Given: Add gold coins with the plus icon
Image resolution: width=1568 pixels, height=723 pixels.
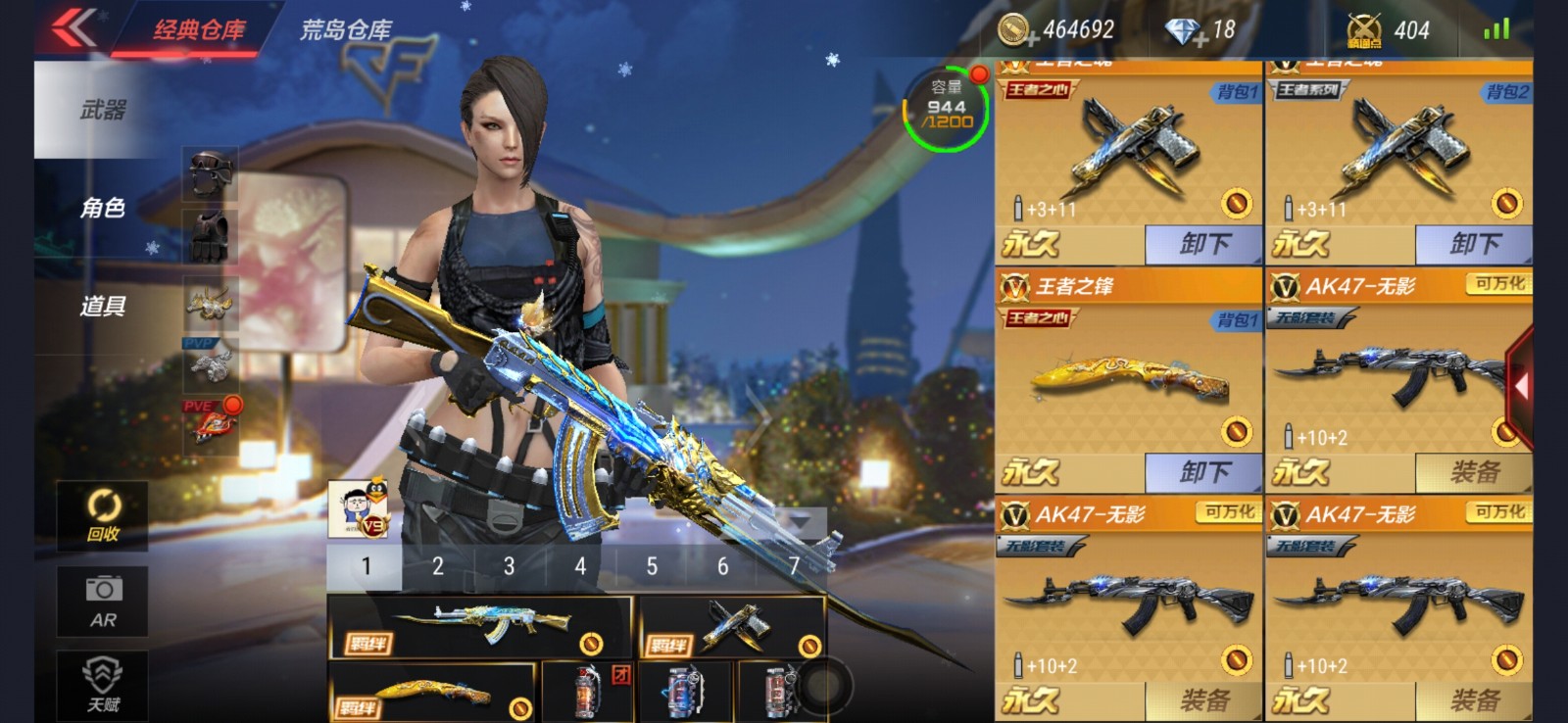Looking at the screenshot, I should [x=1031, y=40].
